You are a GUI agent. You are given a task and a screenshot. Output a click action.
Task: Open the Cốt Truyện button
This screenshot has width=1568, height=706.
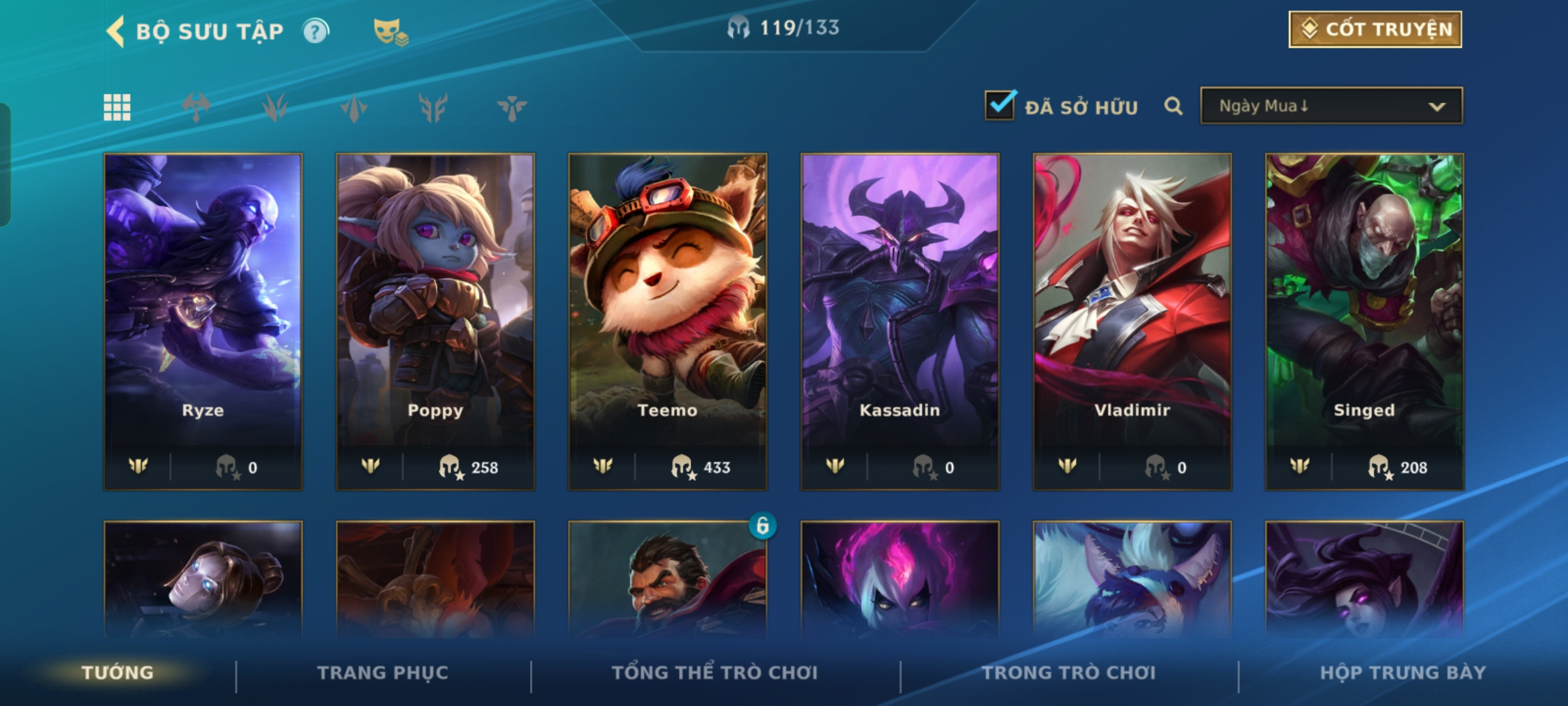[x=1375, y=29]
